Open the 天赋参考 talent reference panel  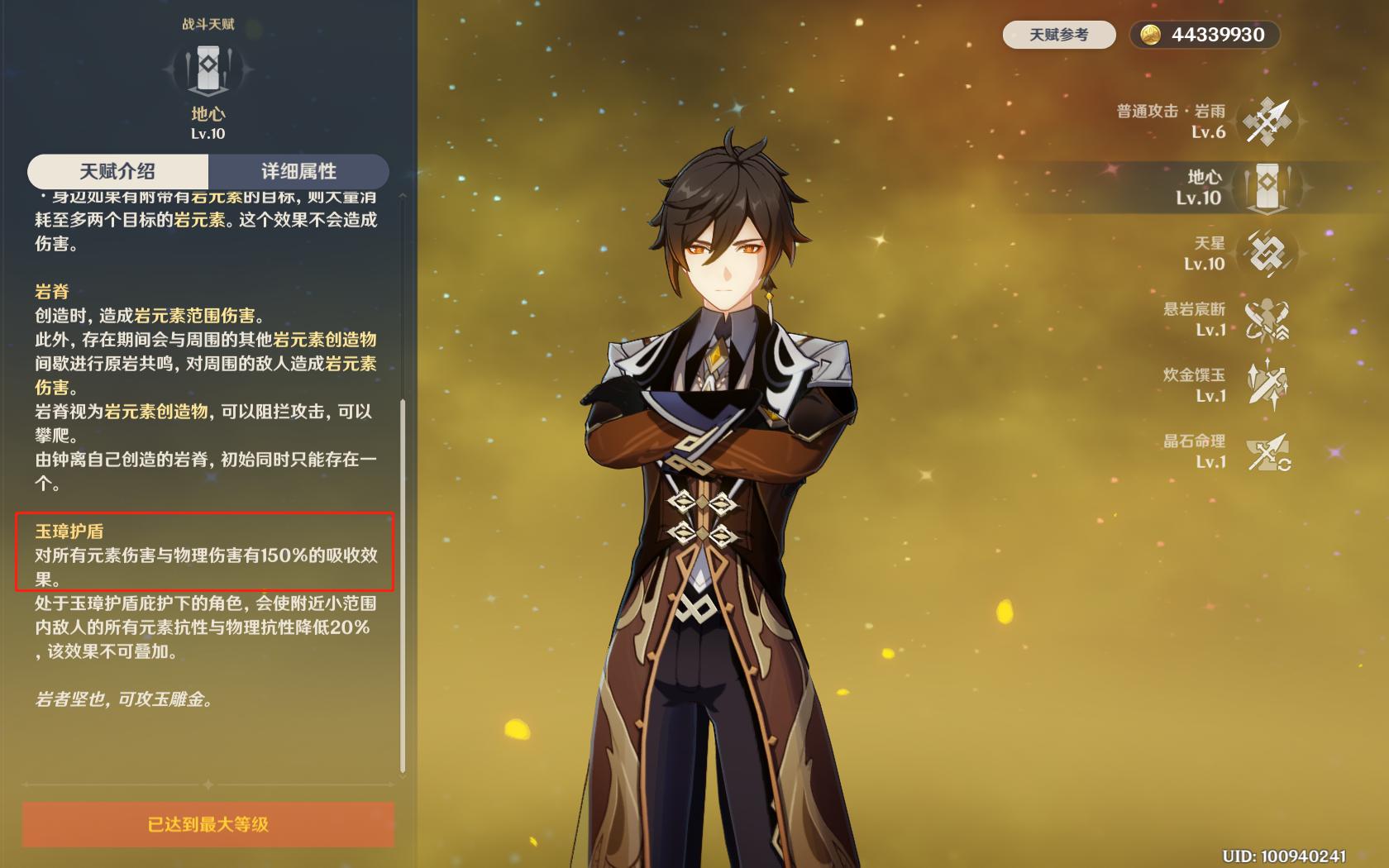point(1059,35)
